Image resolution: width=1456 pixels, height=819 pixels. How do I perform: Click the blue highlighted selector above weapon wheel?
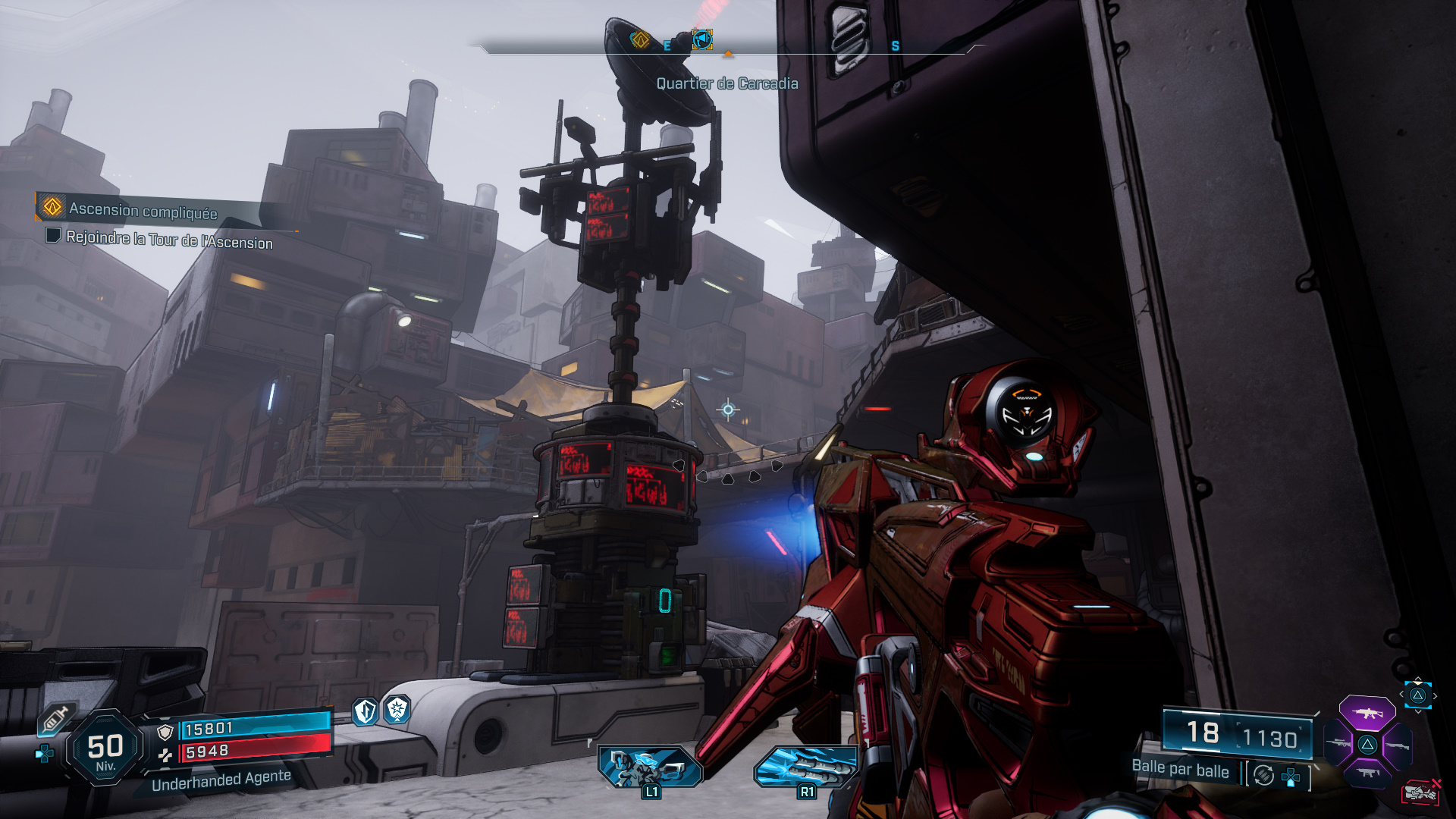point(1418,695)
